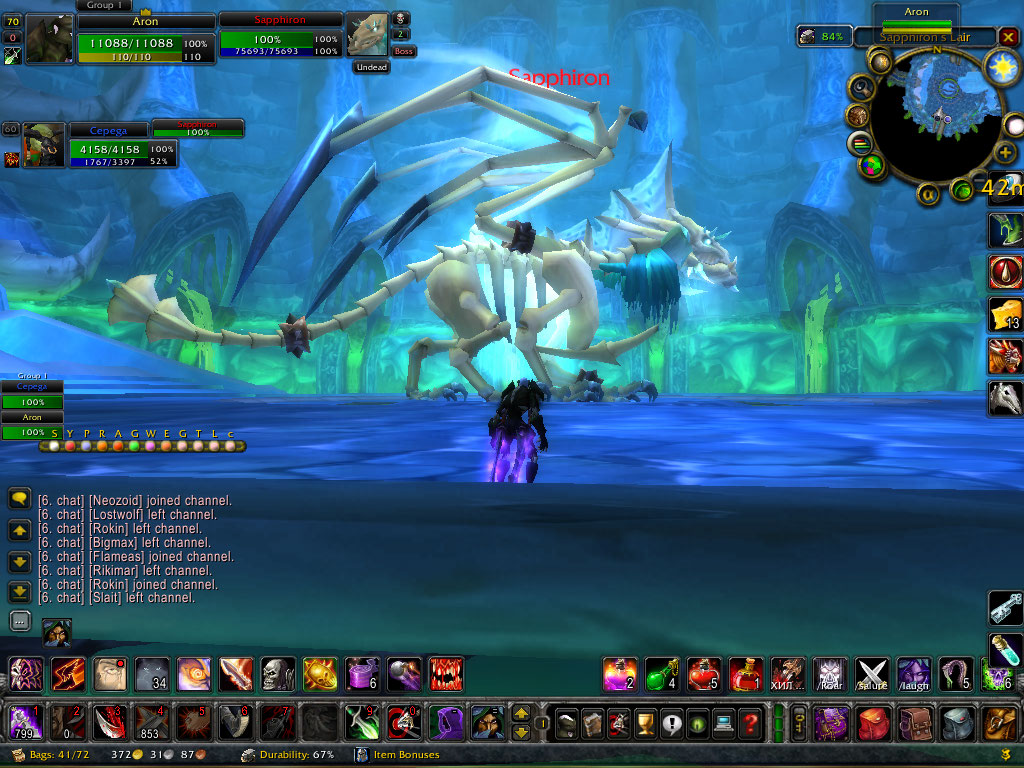
Task: Open the chat menu speech bubble button
Action: click(19, 497)
